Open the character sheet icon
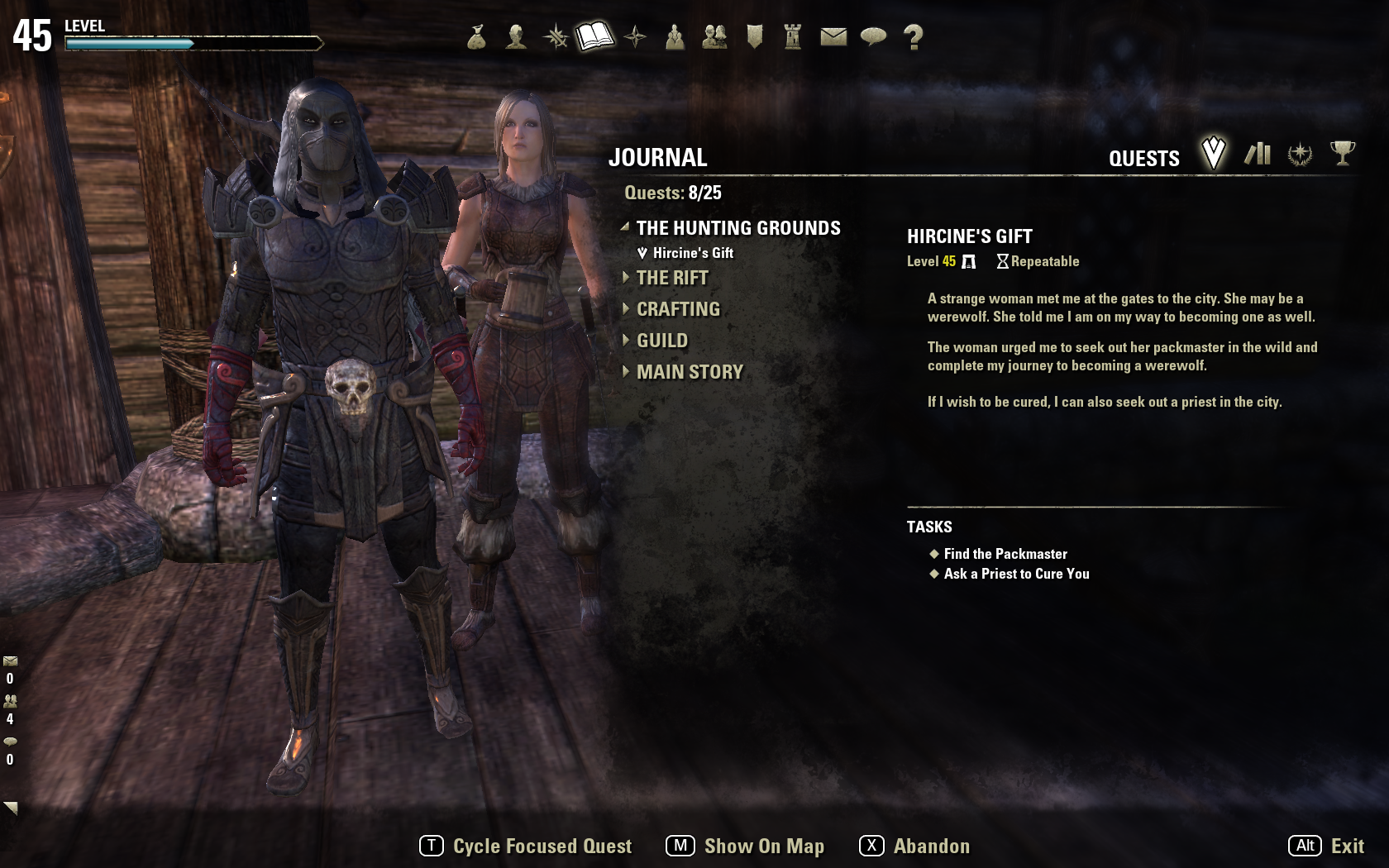 [516, 37]
